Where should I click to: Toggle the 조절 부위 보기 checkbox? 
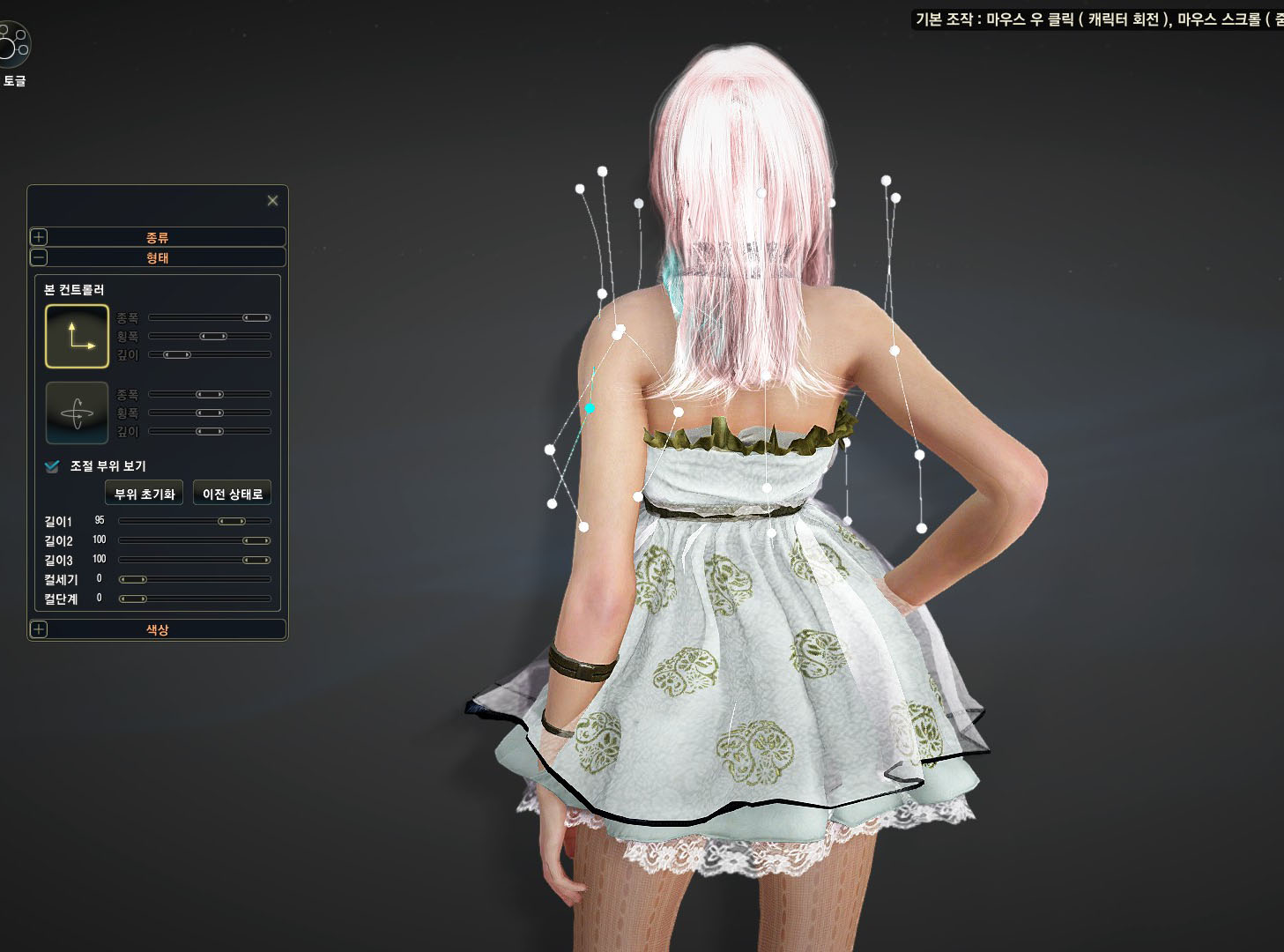coord(52,466)
